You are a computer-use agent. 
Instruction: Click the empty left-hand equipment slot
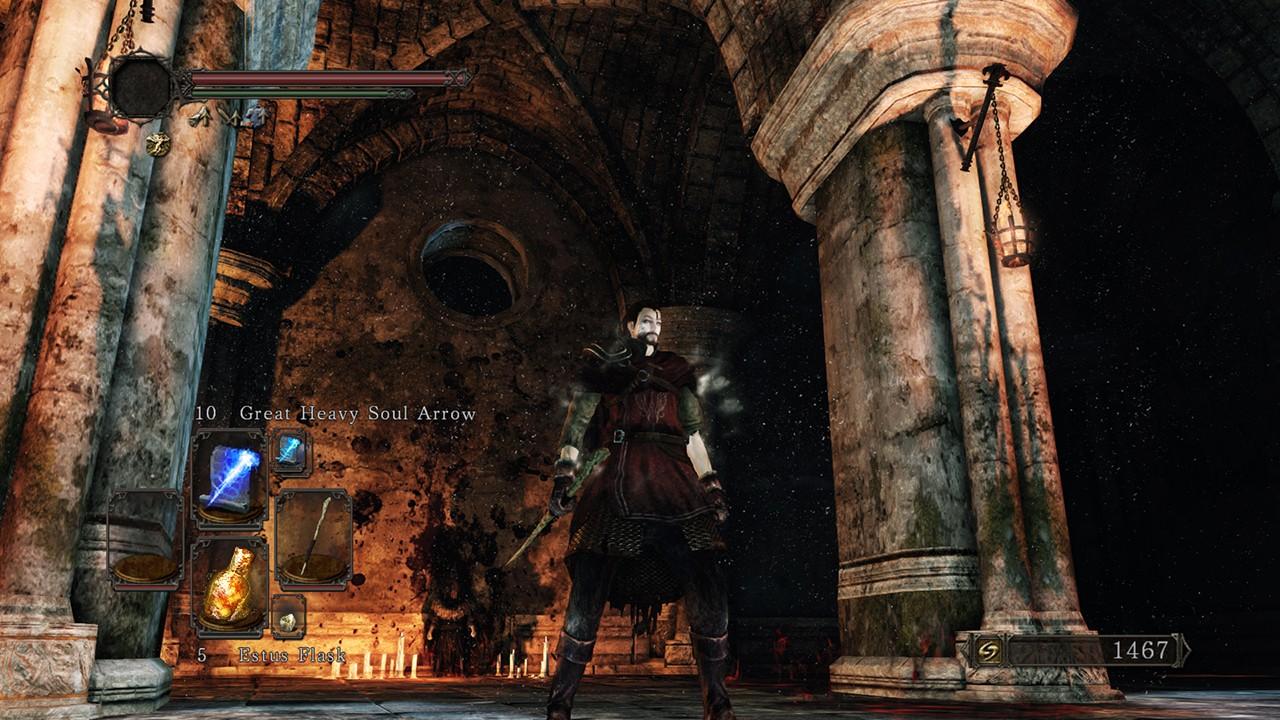(x=145, y=538)
